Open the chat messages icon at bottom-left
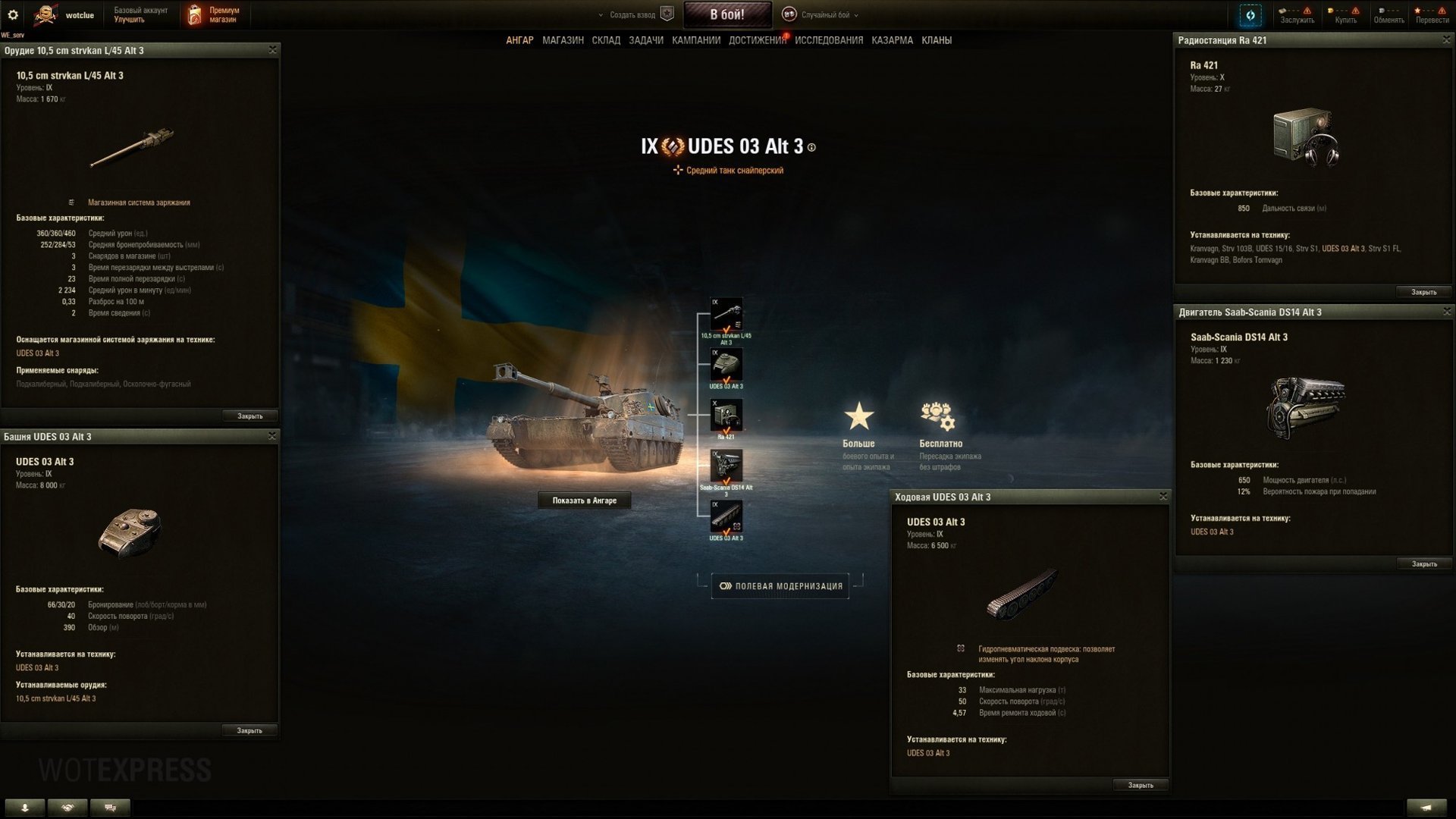 tap(110, 808)
